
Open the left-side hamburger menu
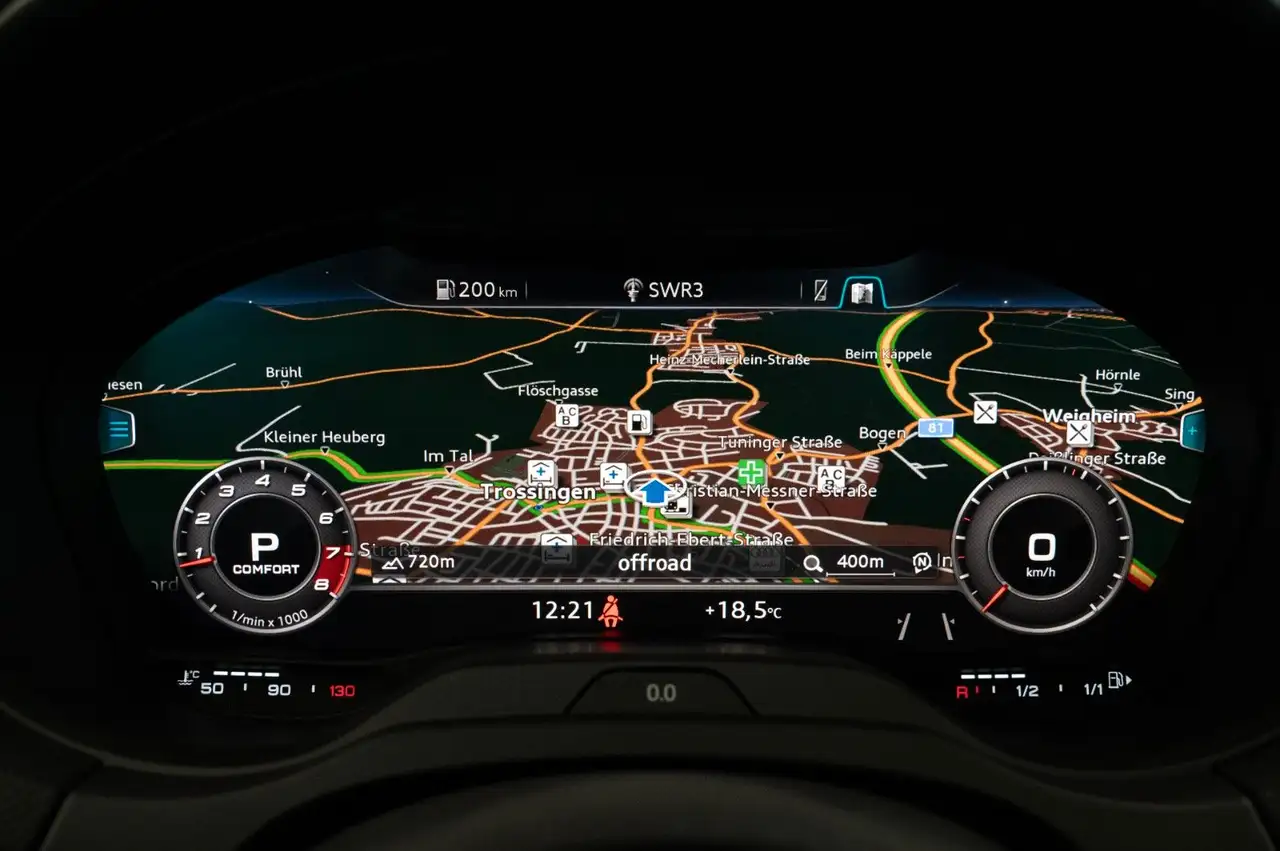(x=119, y=431)
